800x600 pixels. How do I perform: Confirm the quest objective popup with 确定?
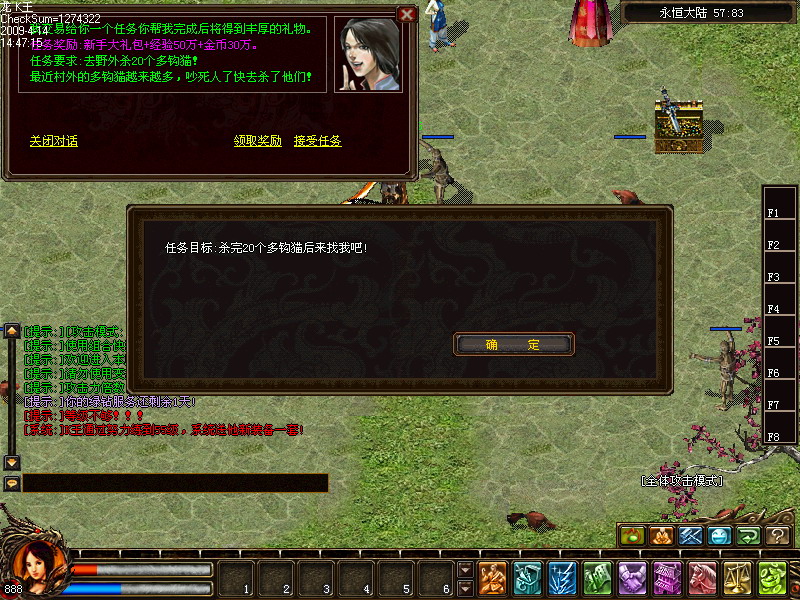tap(514, 345)
